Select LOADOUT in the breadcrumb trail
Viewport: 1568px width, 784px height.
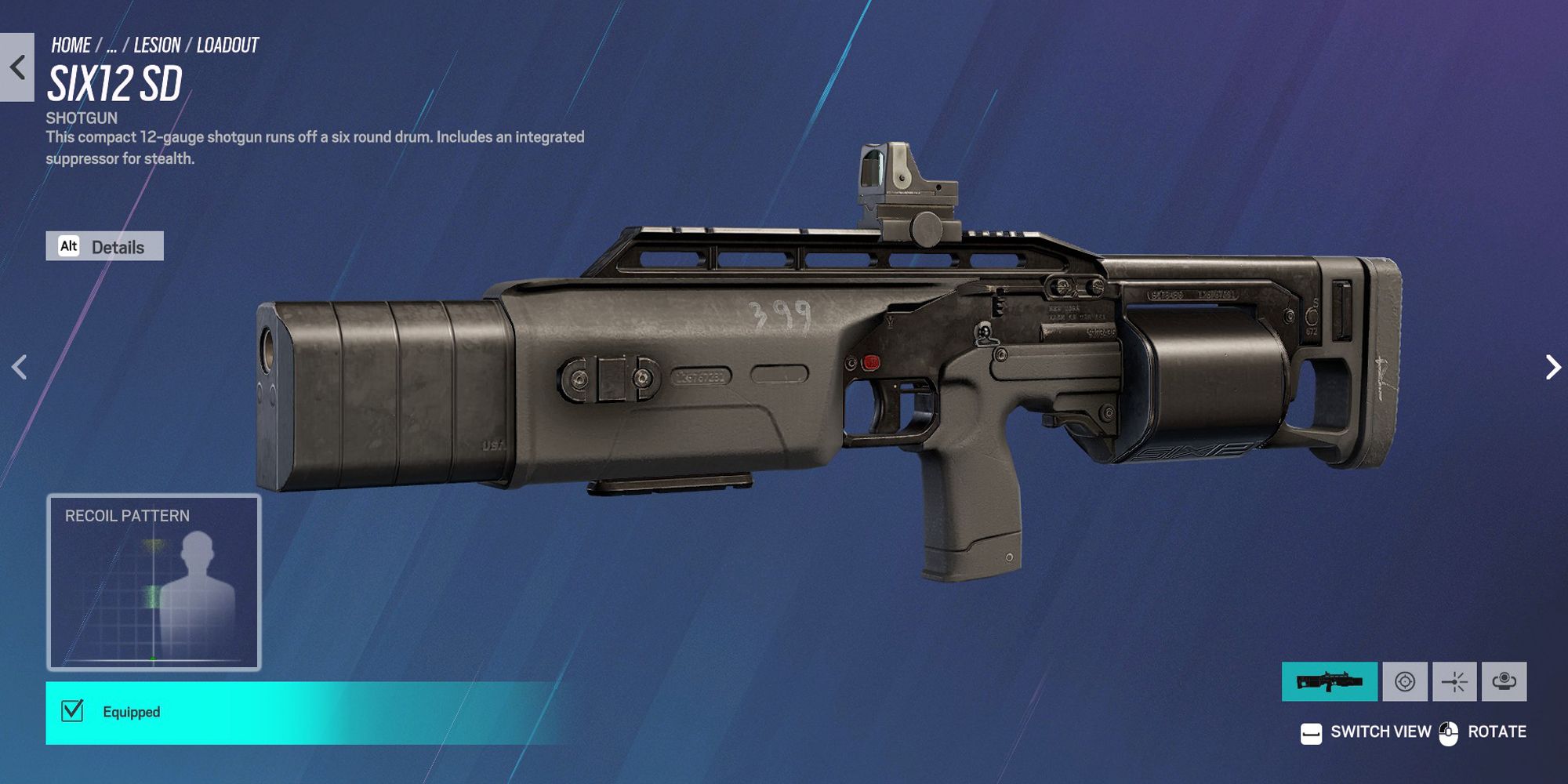228,45
